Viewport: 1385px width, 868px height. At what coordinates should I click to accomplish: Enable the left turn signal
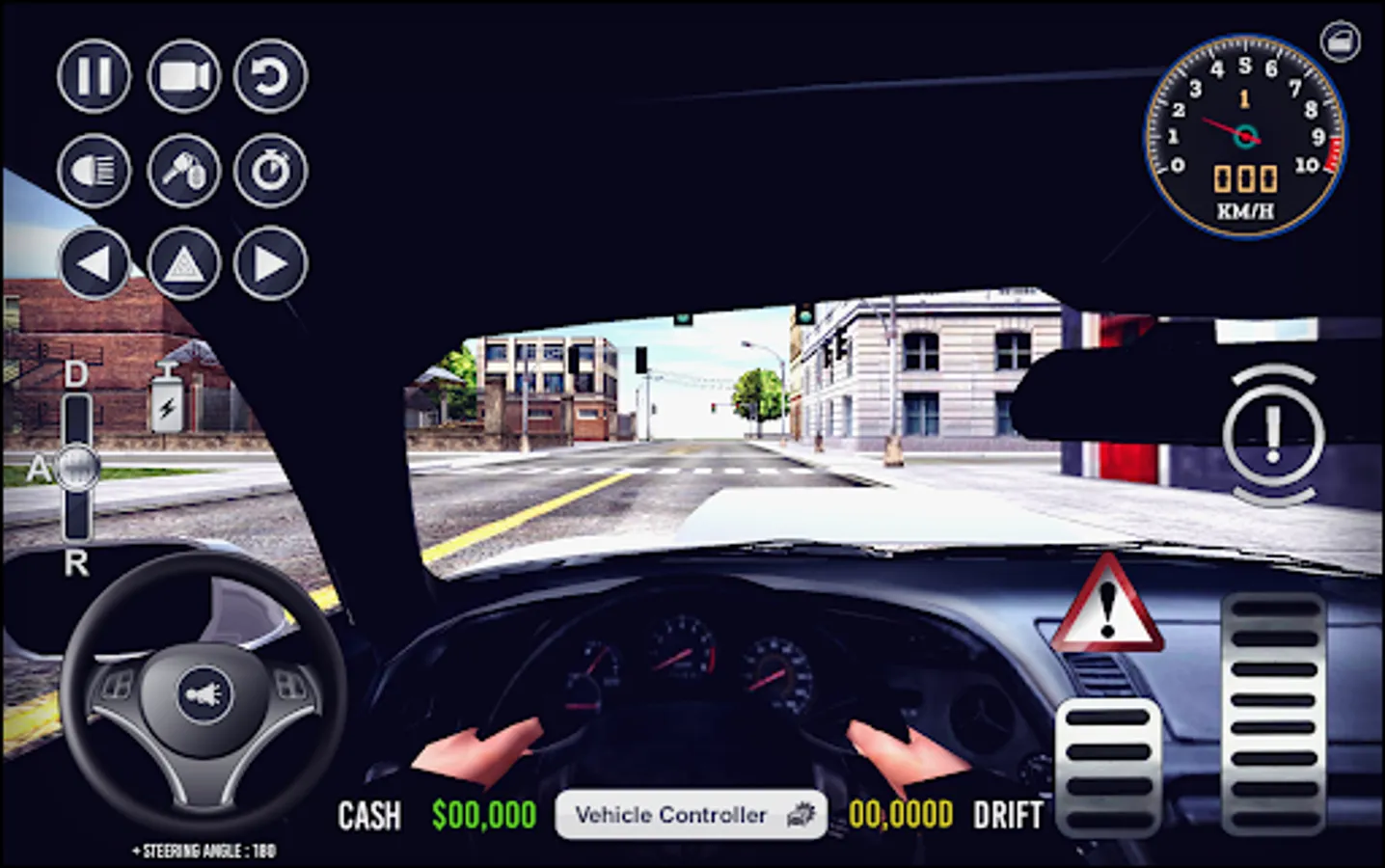[94, 263]
